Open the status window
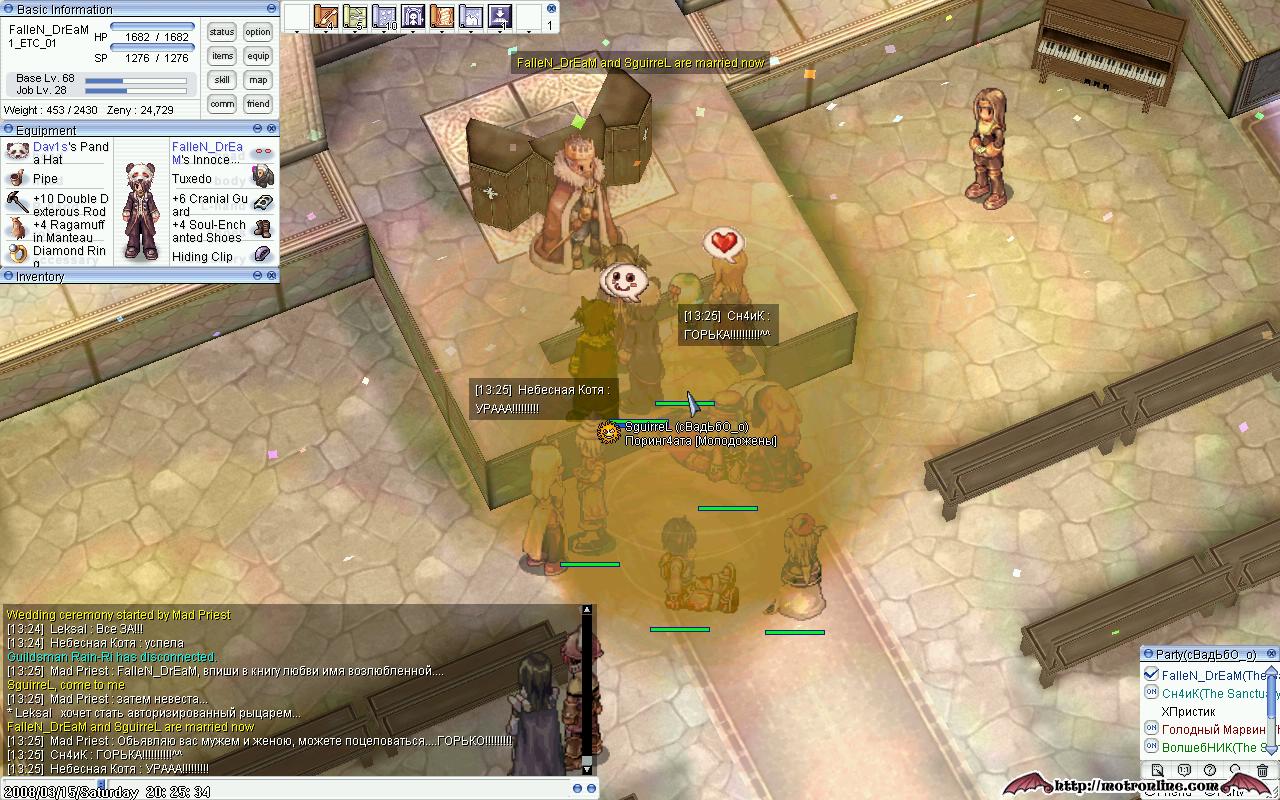The image size is (1280, 800). pyautogui.click(x=222, y=32)
